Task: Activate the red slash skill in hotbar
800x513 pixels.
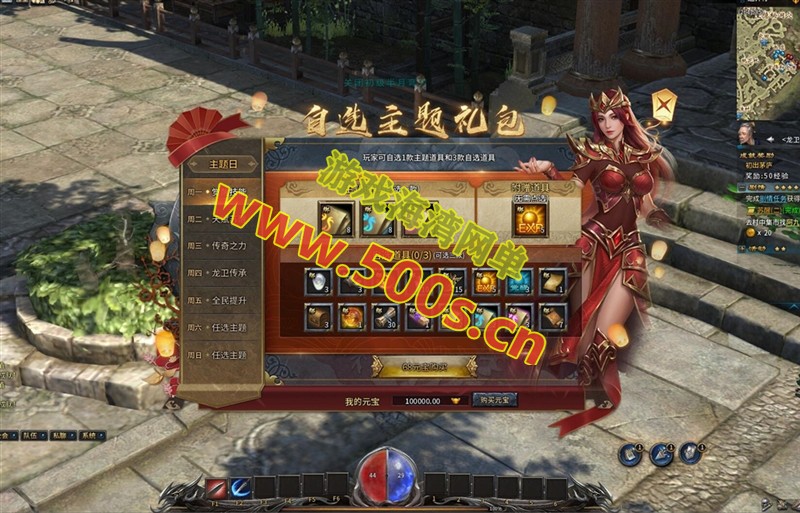Action: (215, 487)
